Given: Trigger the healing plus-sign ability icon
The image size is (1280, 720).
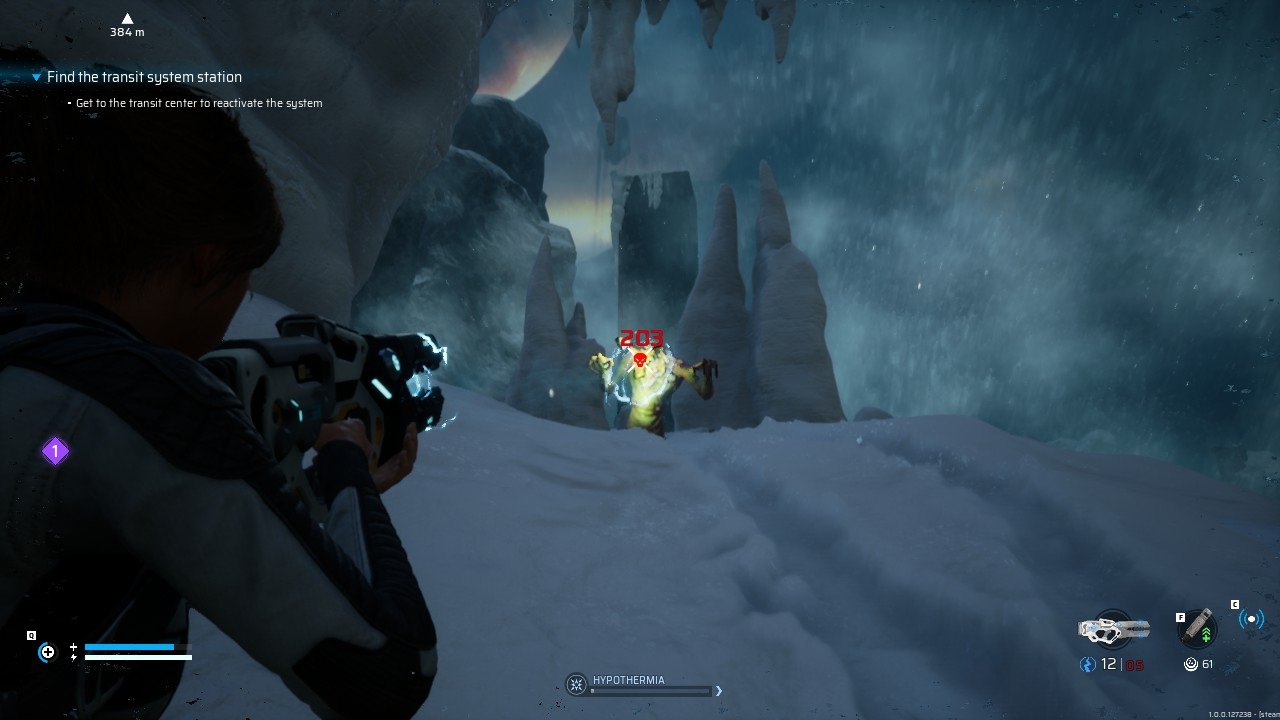Looking at the screenshot, I should (x=47, y=653).
